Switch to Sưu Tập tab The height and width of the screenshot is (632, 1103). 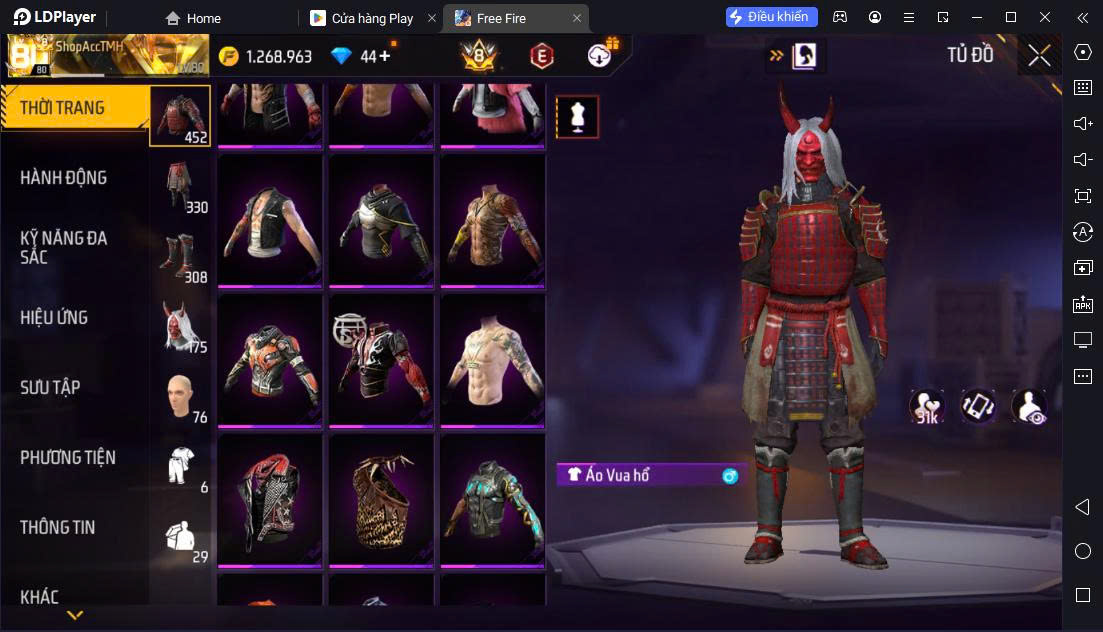click(x=50, y=388)
